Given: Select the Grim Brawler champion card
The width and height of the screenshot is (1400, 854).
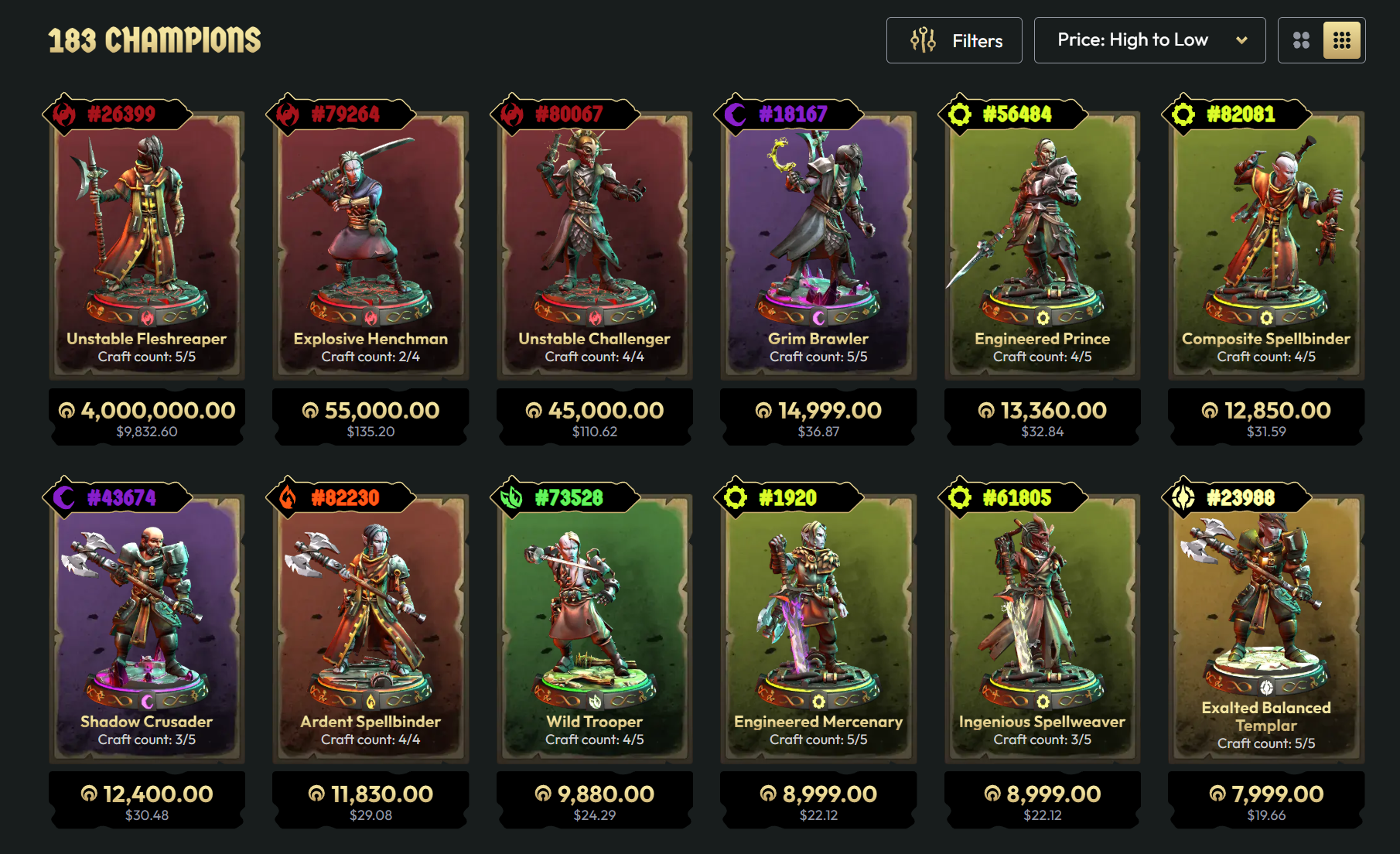Looking at the screenshot, I should 818,240.
